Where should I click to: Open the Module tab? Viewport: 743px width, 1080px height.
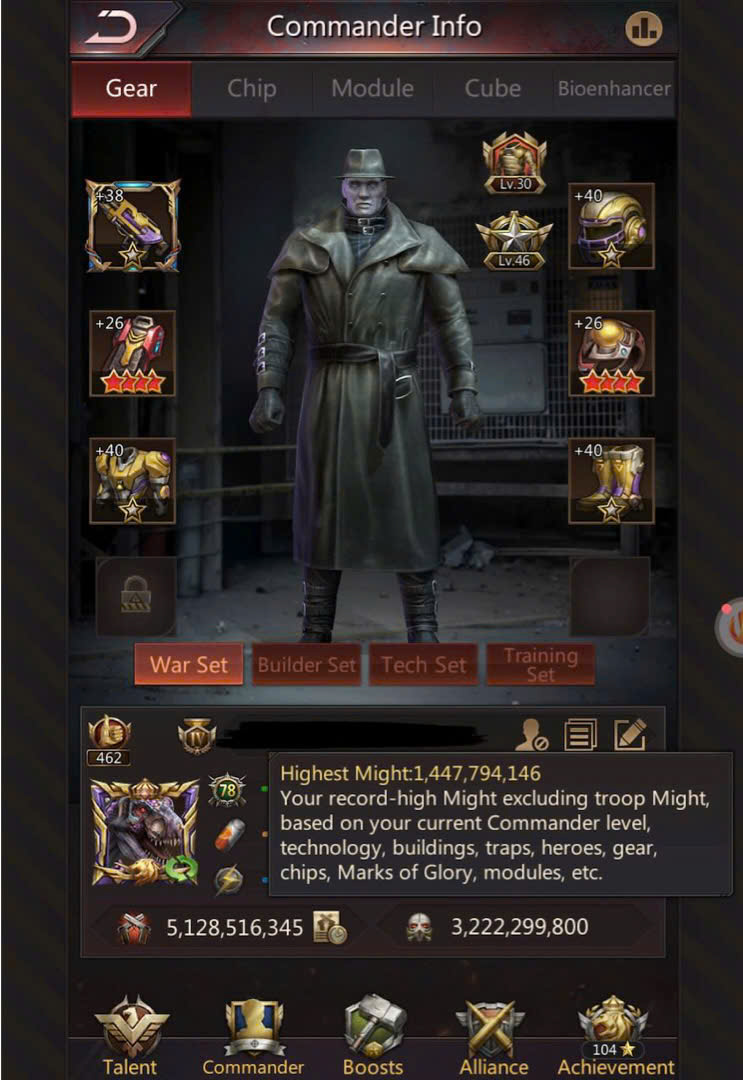372,89
